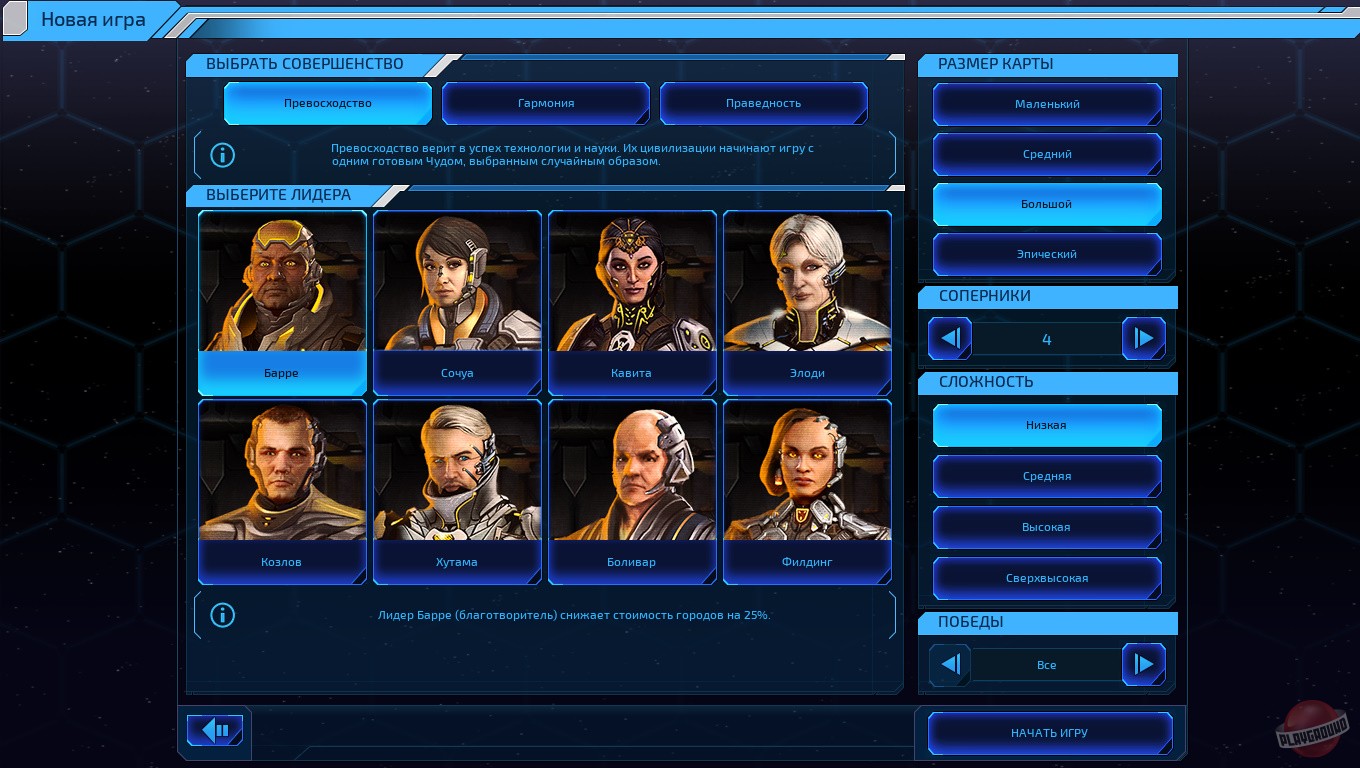Select leader Боливар portrait
Image resolution: width=1360 pixels, height=768 pixels.
[632, 490]
